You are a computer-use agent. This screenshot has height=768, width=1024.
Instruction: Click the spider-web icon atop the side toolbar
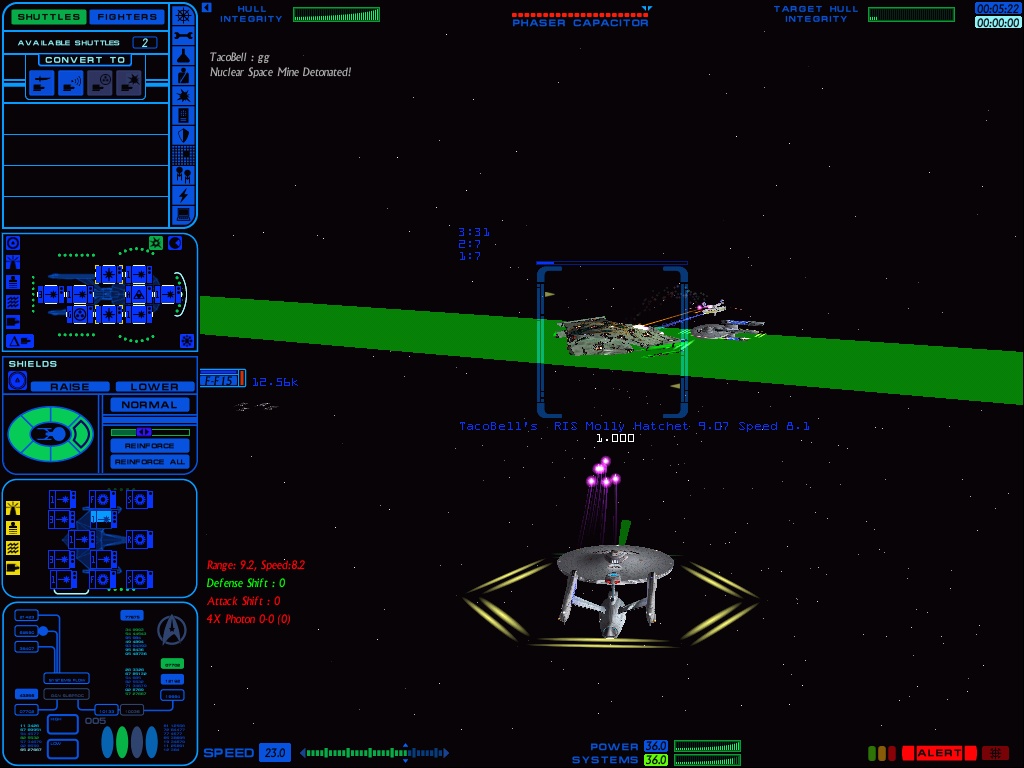pos(183,15)
